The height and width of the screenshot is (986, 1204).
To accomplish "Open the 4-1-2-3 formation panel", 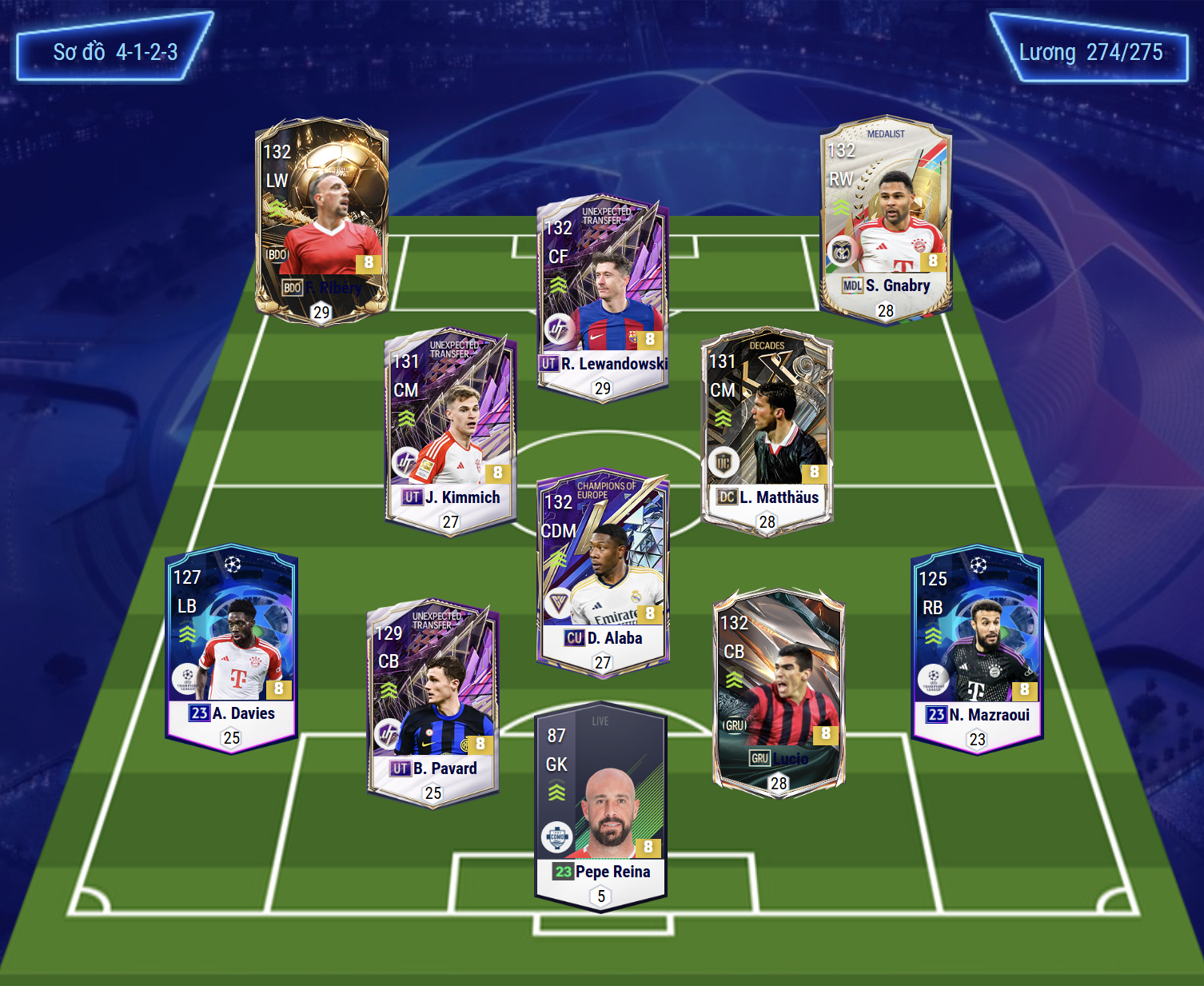I will tap(115, 53).
